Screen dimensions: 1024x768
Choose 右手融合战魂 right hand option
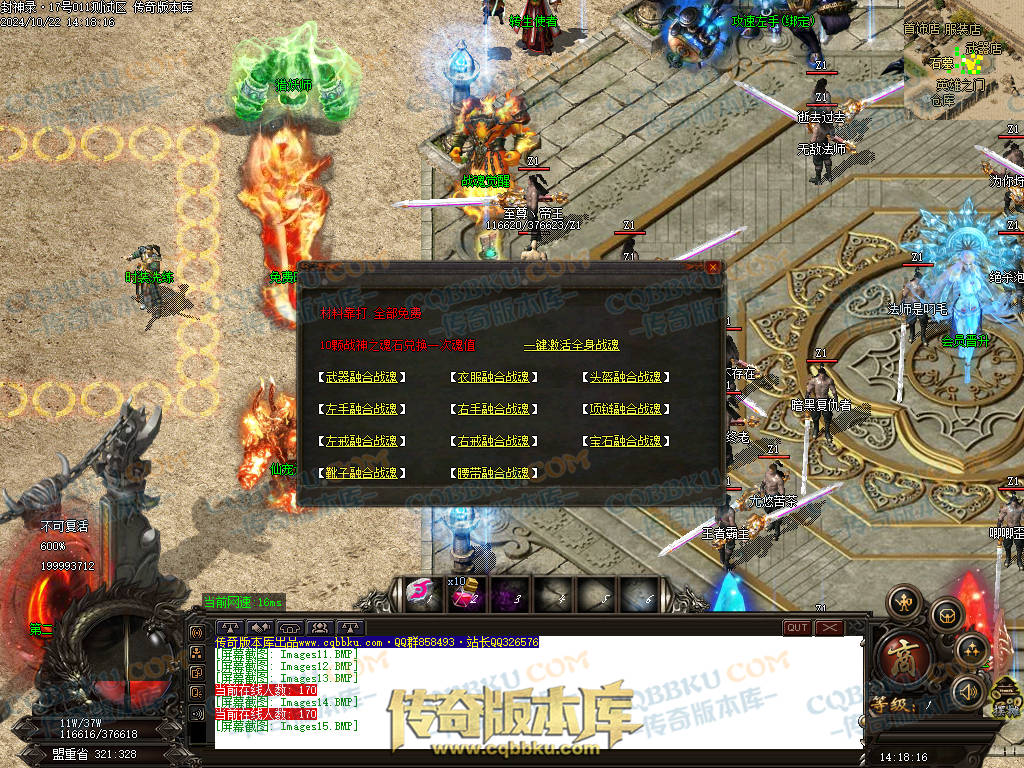(x=493, y=409)
